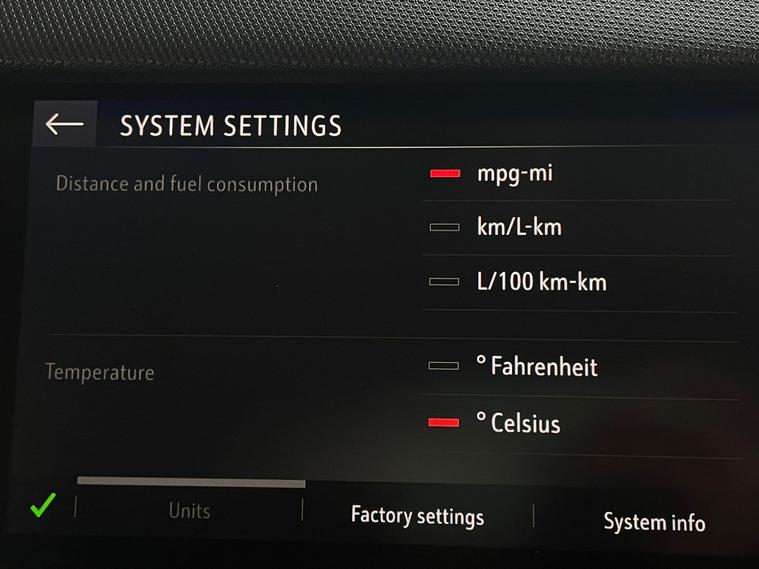Set temperature to Fahrenheit
Image resolution: width=759 pixels, height=569 pixels.
click(535, 367)
